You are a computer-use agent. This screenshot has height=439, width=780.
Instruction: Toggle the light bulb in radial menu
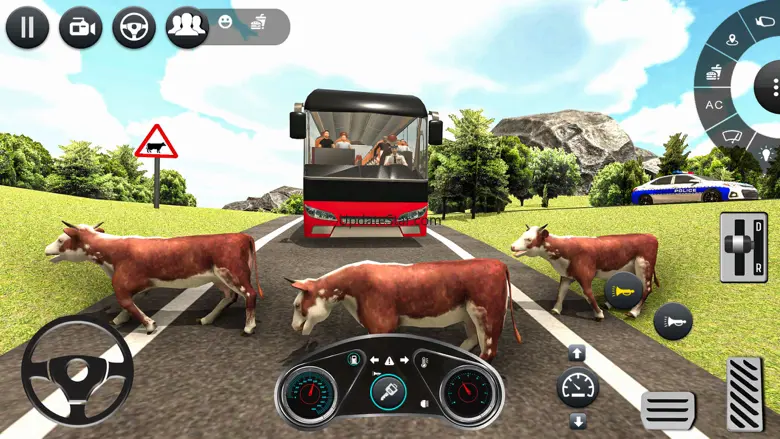click(768, 155)
